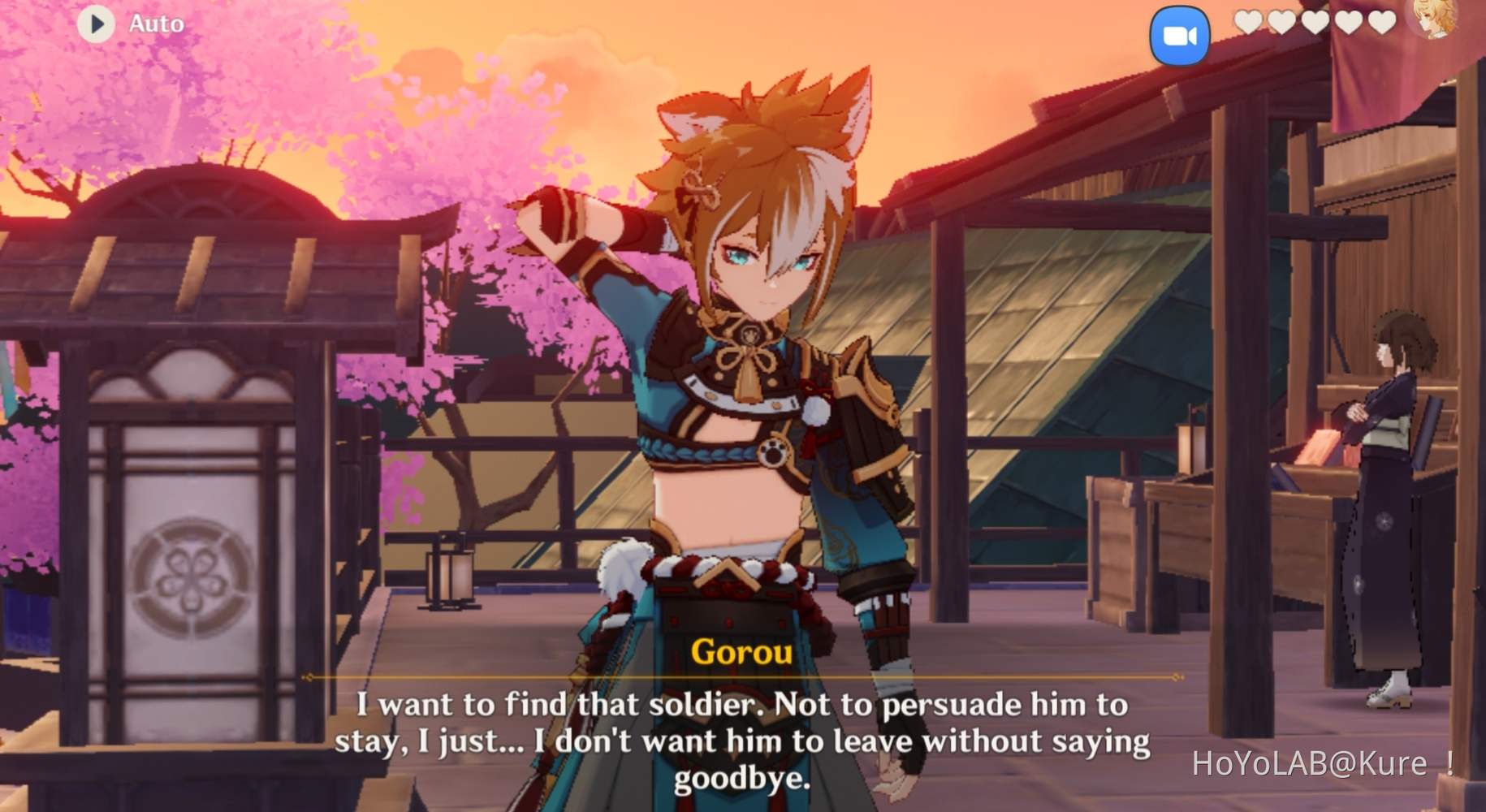Click the blue Zoom video camera icon
This screenshot has width=1486, height=812.
1181,34
